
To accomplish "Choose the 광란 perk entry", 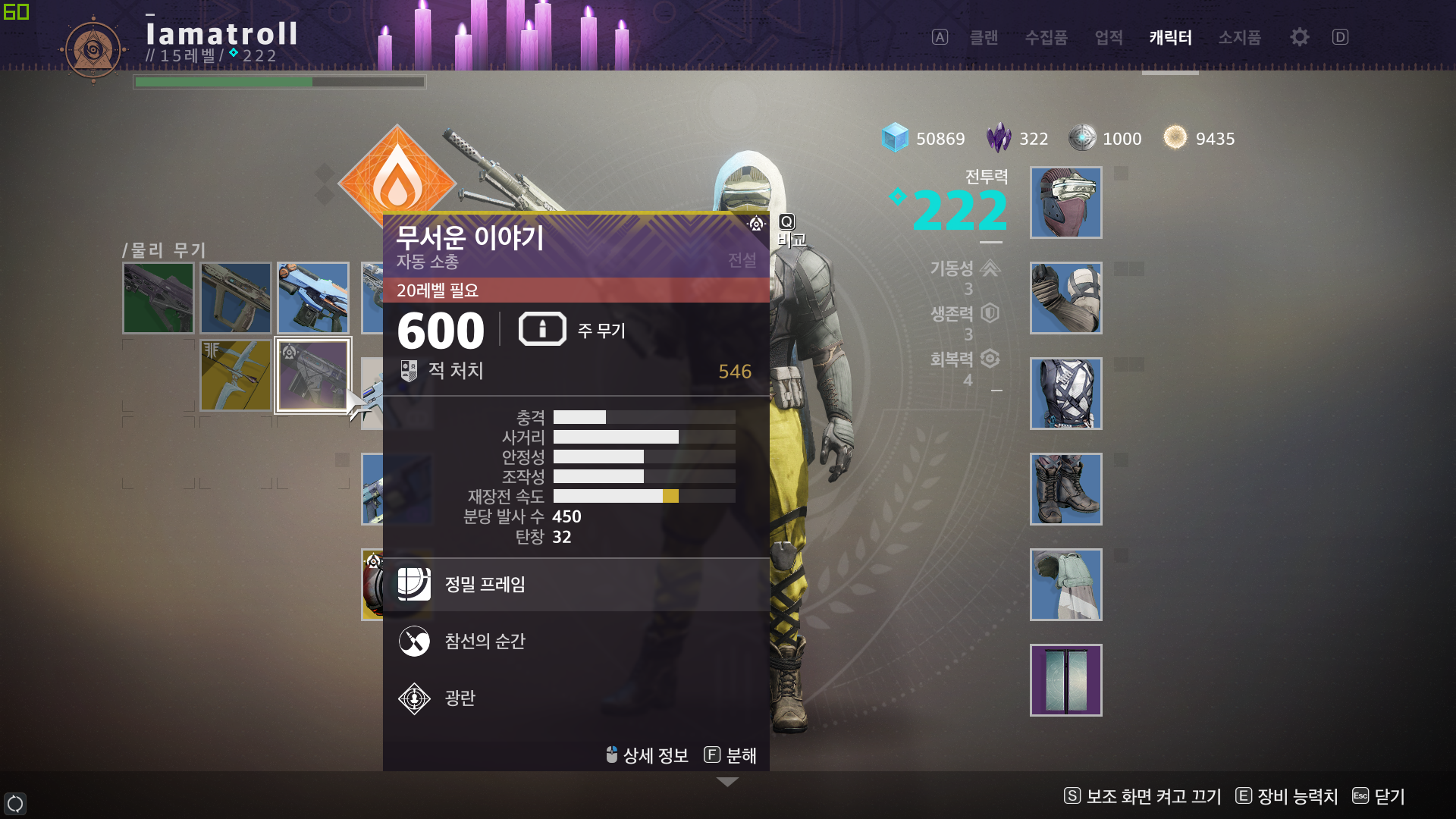I will (576, 698).
